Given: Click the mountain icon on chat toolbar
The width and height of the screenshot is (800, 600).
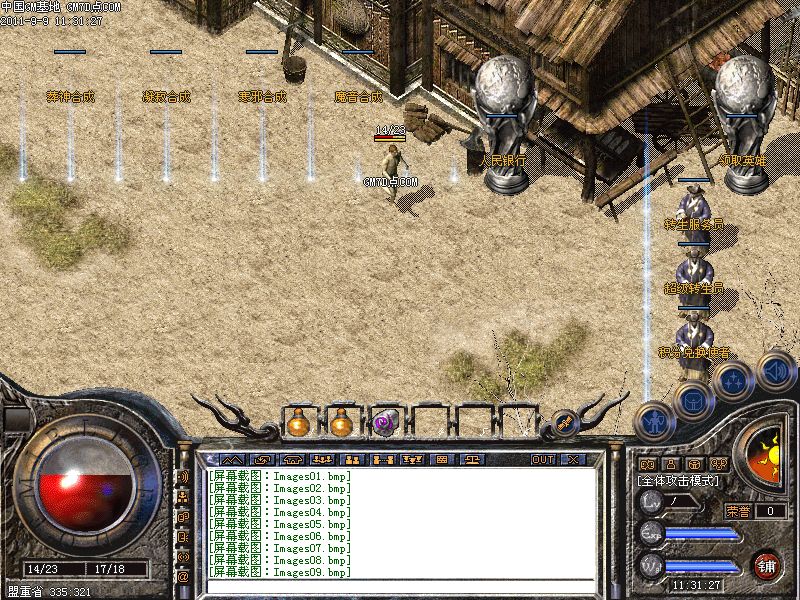Looking at the screenshot, I should coord(231,460).
